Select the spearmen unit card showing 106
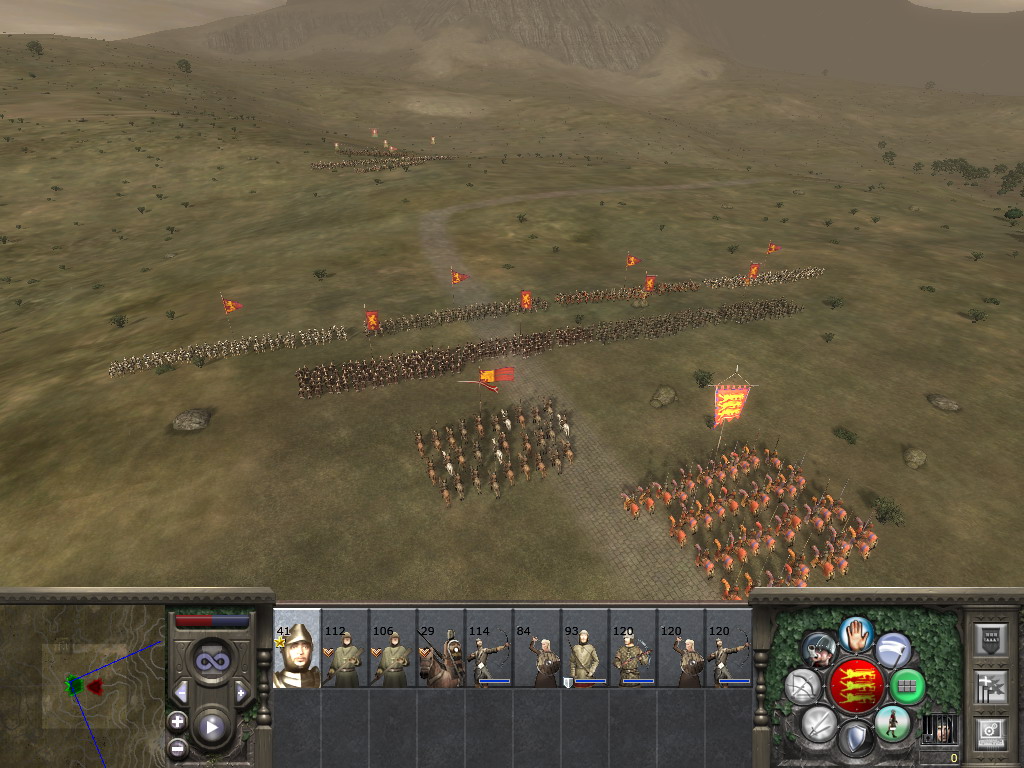This screenshot has height=768, width=1024. click(393, 650)
